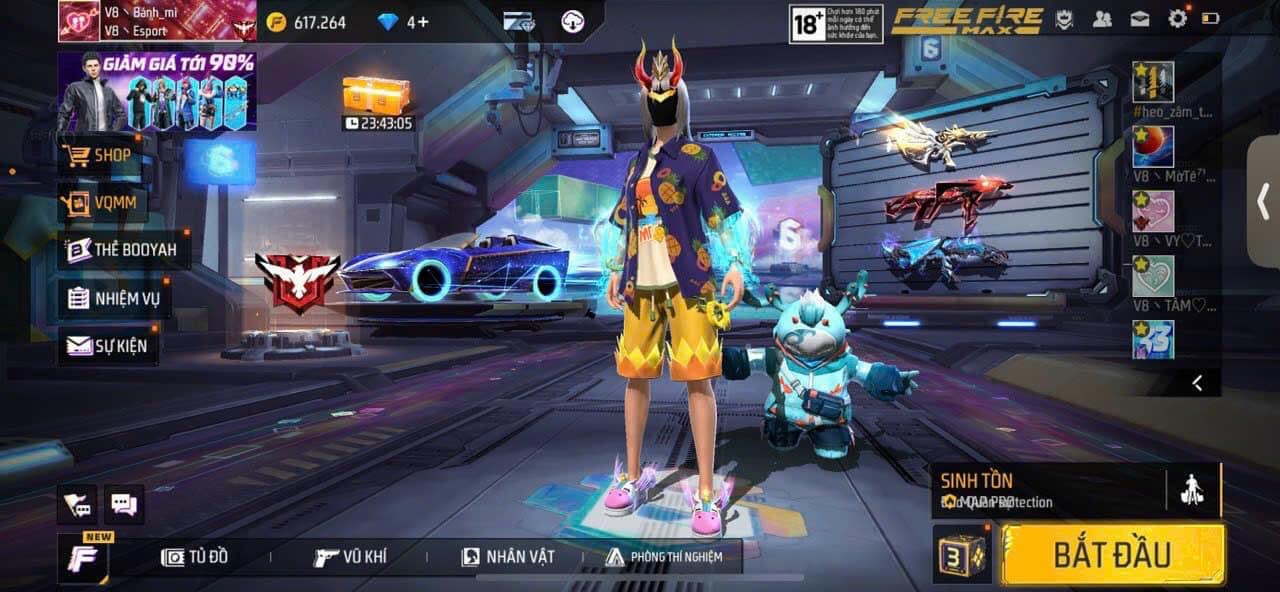
Task: Open the NHIỆM VỤ missions menu
Action: (114, 298)
